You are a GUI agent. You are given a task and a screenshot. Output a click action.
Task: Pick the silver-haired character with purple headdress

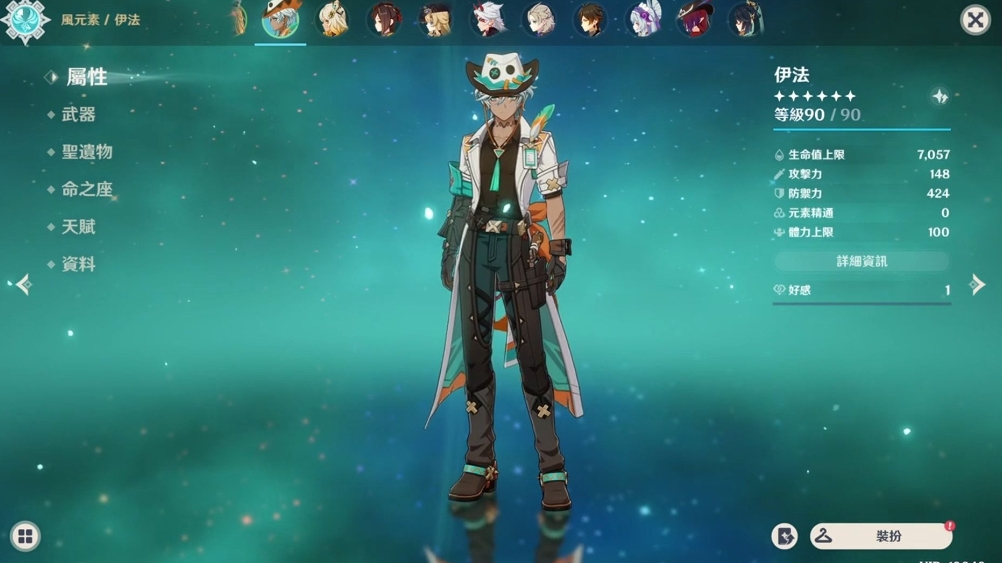642,19
